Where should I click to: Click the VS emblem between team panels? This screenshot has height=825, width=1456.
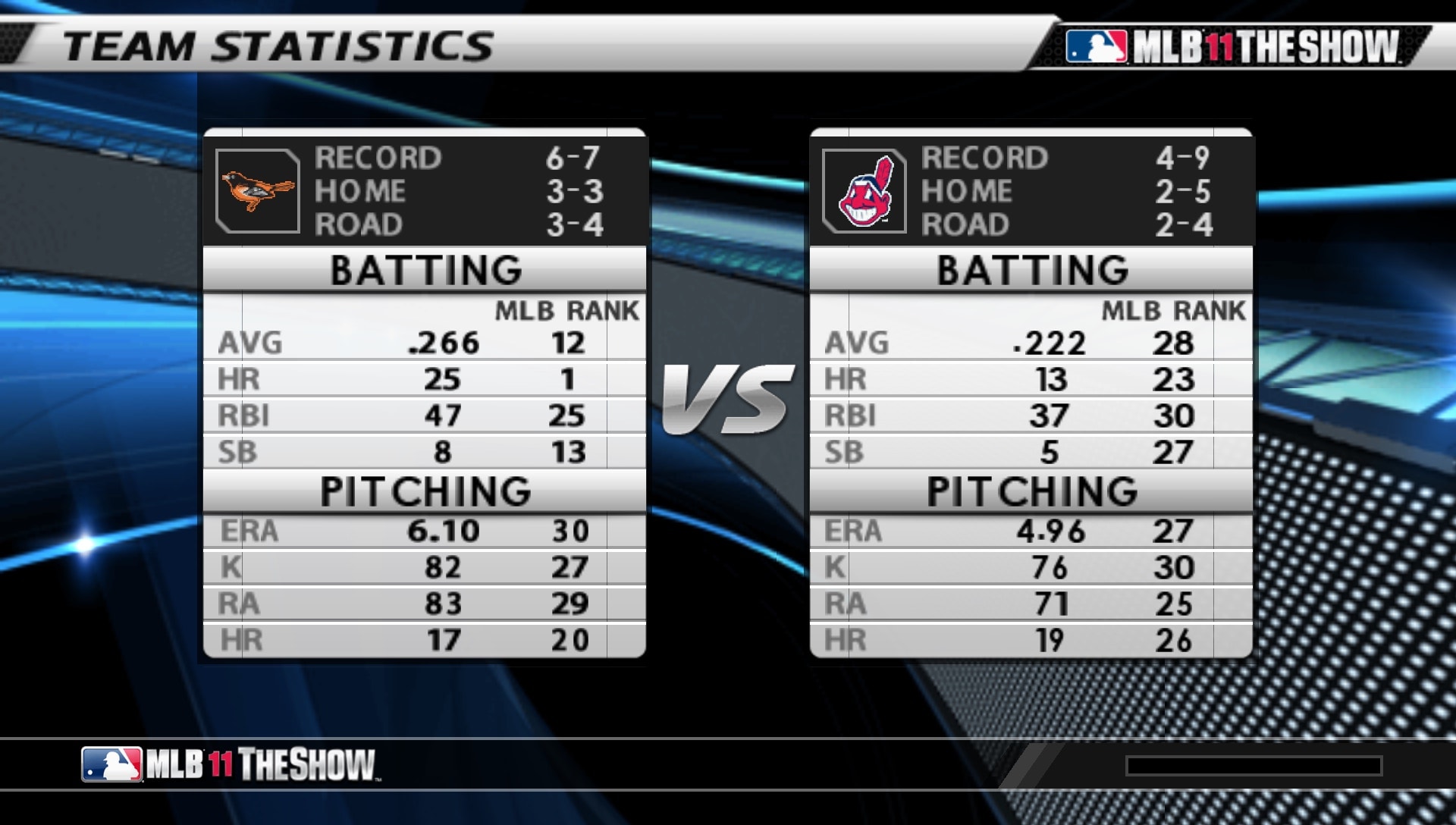click(x=726, y=398)
